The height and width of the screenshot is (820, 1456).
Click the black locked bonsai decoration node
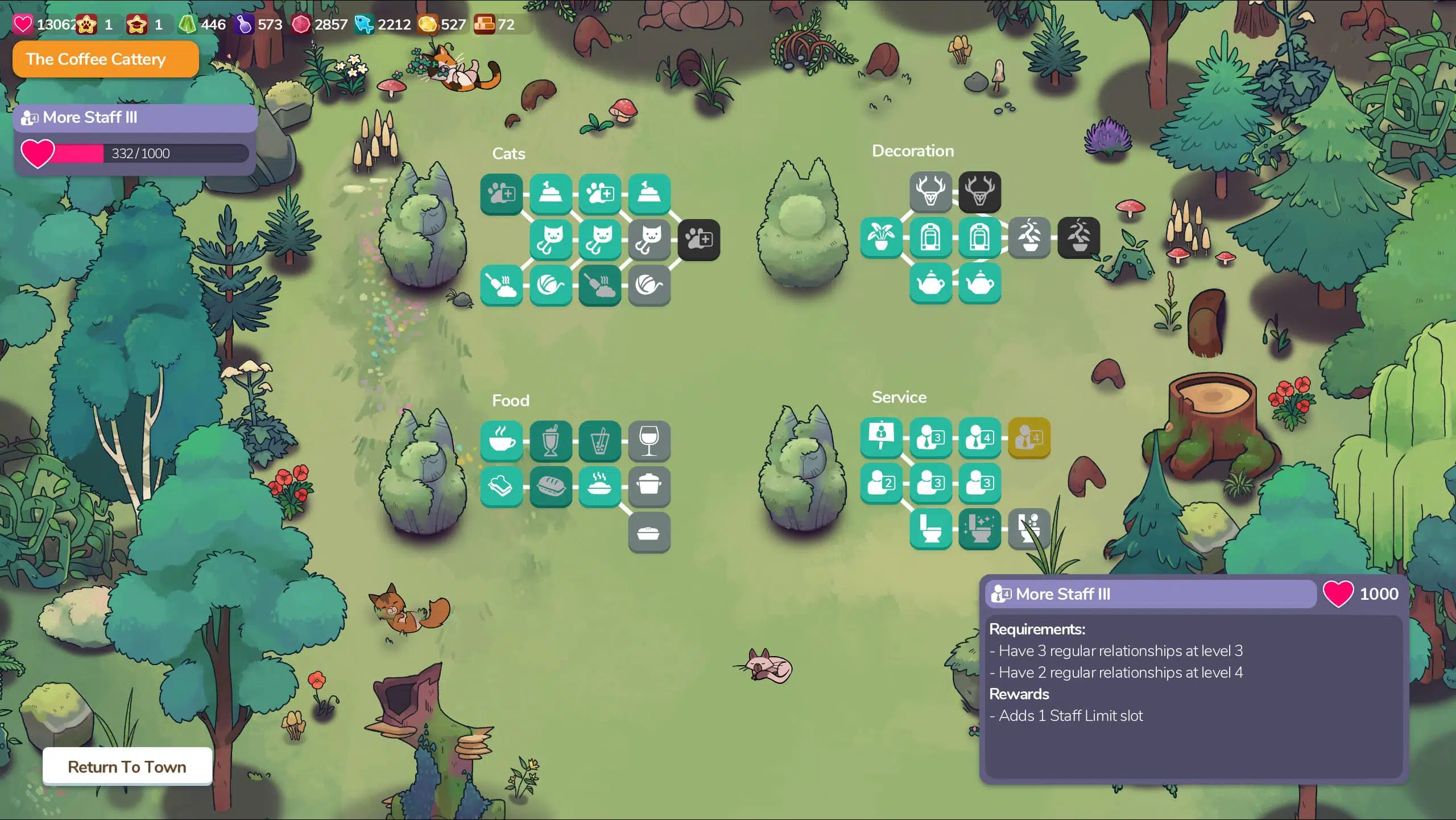(1078, 237)
